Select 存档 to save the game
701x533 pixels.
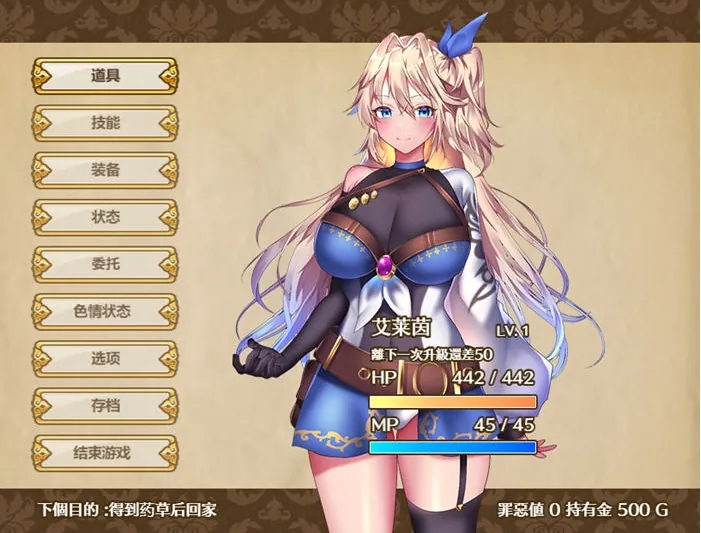tap(105, 404)
